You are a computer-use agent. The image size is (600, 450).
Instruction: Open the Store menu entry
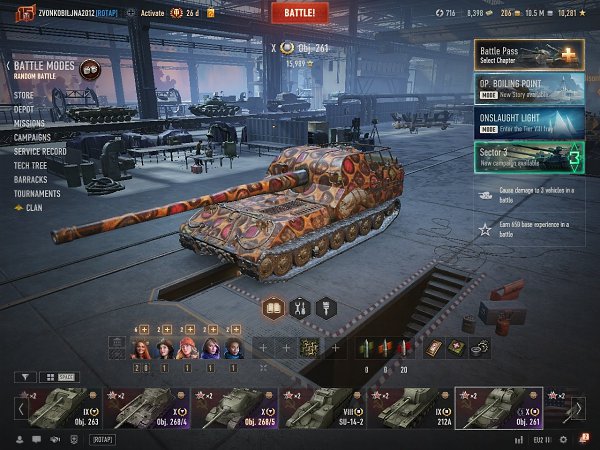pos(24,95)
